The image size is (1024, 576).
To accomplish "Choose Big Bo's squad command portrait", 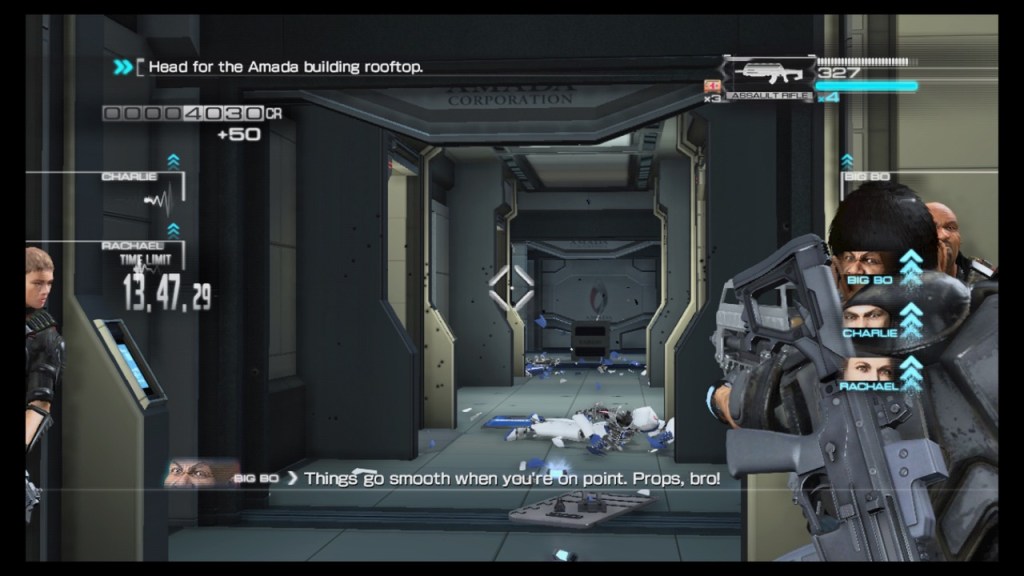I will click(x=864, y=267).
